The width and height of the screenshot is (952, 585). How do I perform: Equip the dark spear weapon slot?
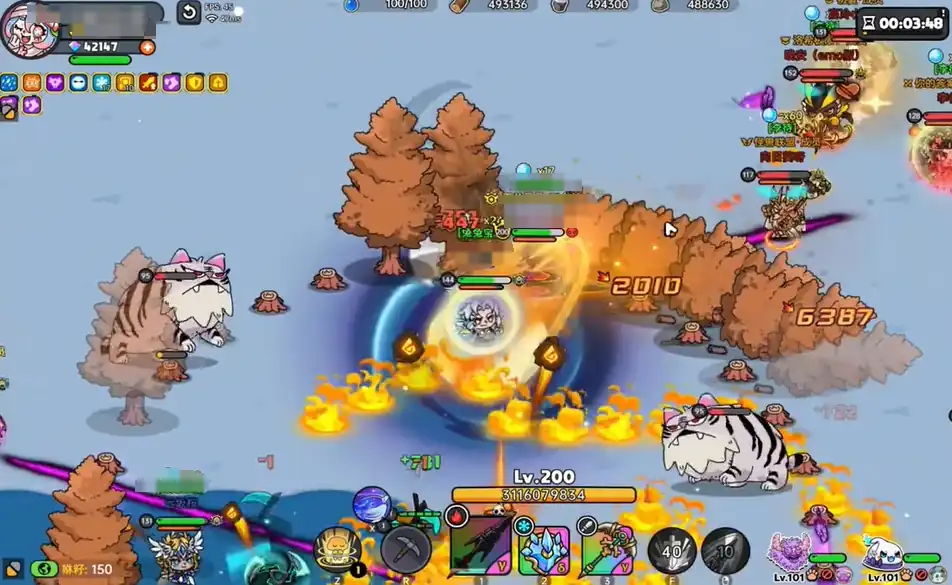tap(480, 547)
